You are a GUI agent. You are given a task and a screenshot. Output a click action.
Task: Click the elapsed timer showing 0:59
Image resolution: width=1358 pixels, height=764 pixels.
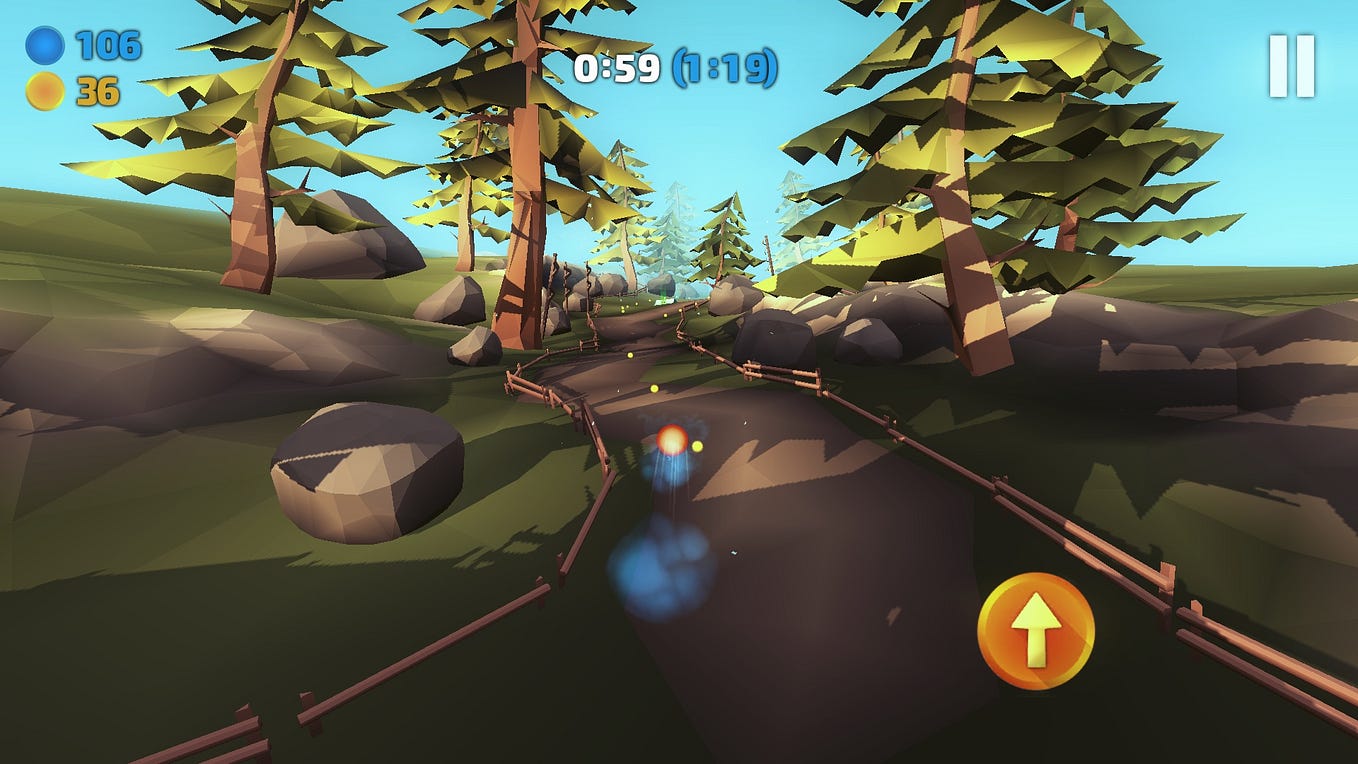tap(616, 68)
